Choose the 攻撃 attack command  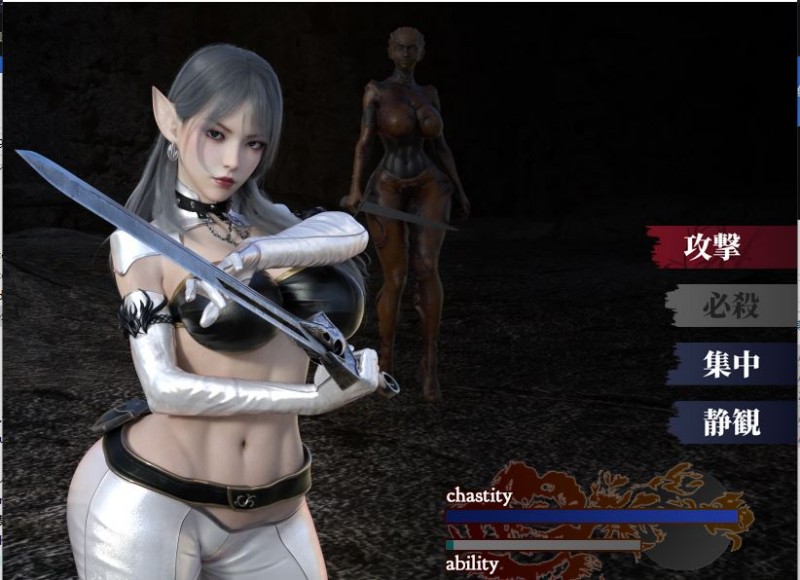(x=722, y=247)
